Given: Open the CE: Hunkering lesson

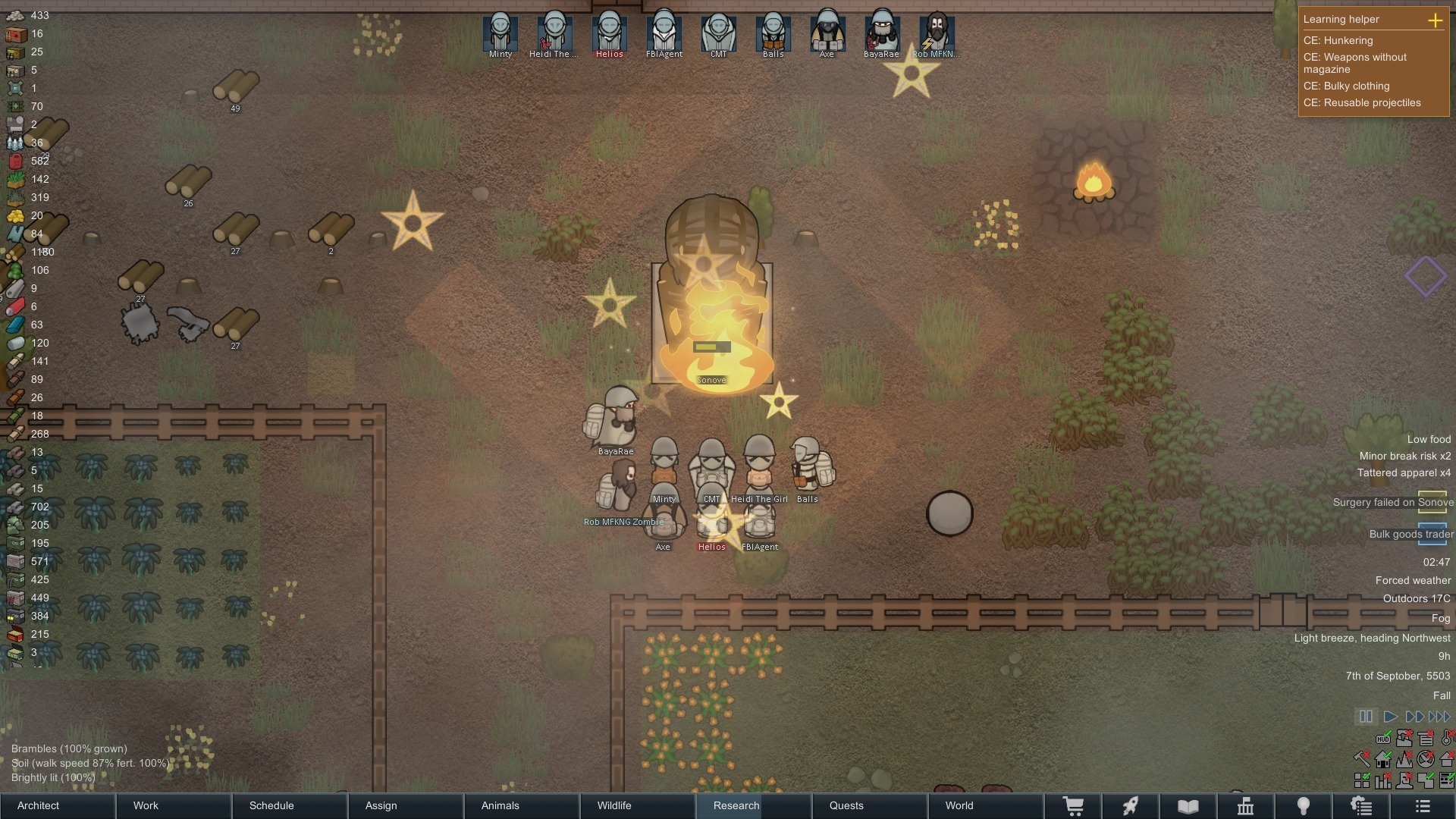Looking at the screenshot, I should coord(1338,41).
